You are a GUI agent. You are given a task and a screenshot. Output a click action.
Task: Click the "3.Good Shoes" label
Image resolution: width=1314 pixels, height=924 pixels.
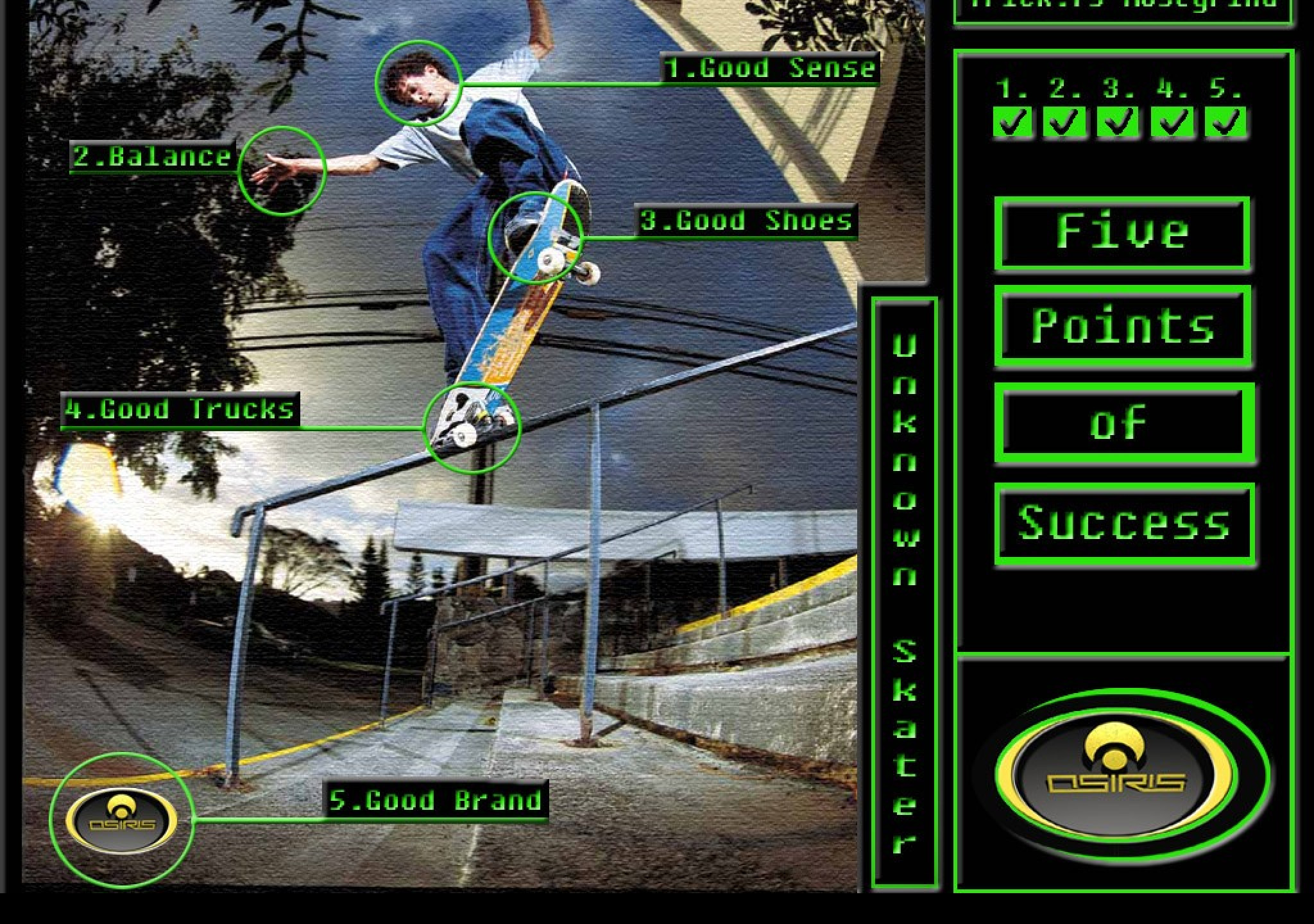click(x=747, y=221)
